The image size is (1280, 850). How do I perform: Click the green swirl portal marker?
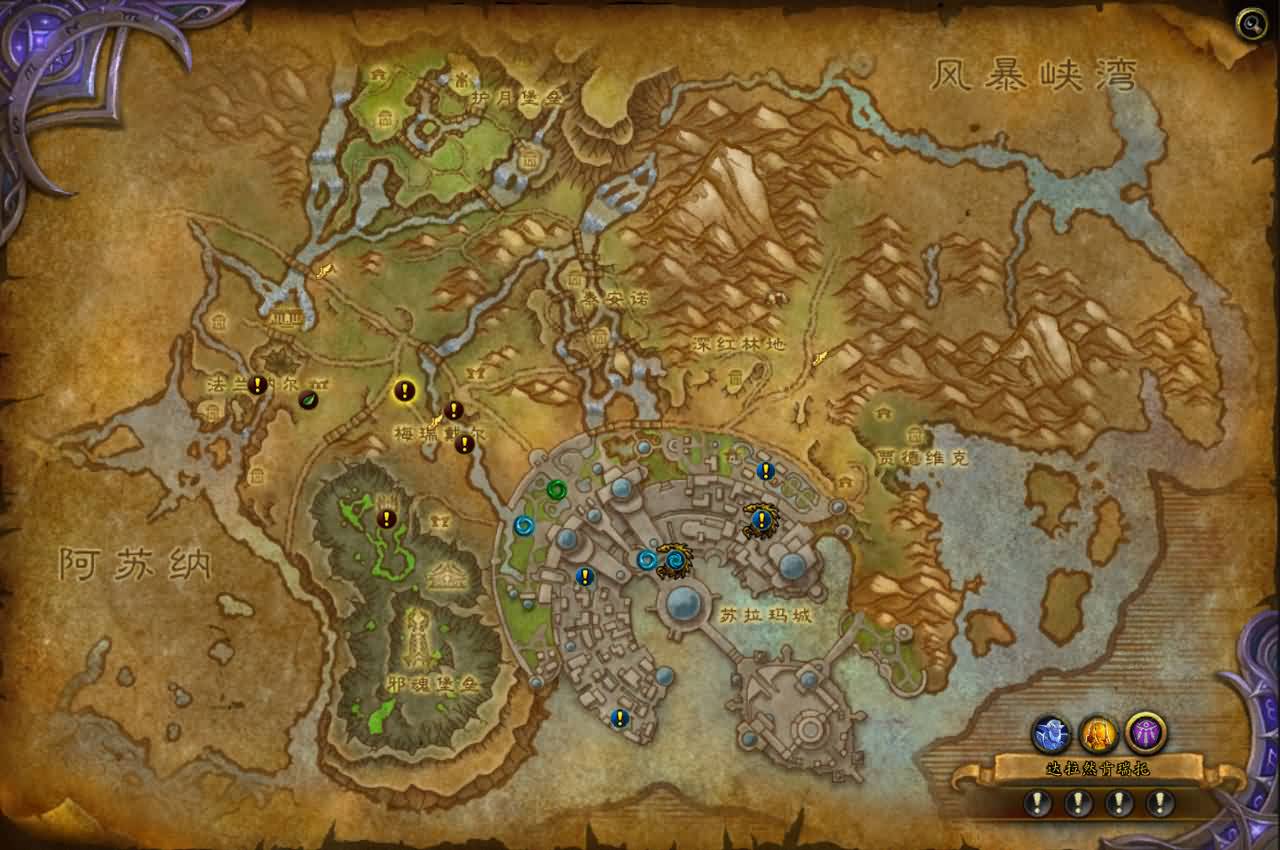(556, 489)
